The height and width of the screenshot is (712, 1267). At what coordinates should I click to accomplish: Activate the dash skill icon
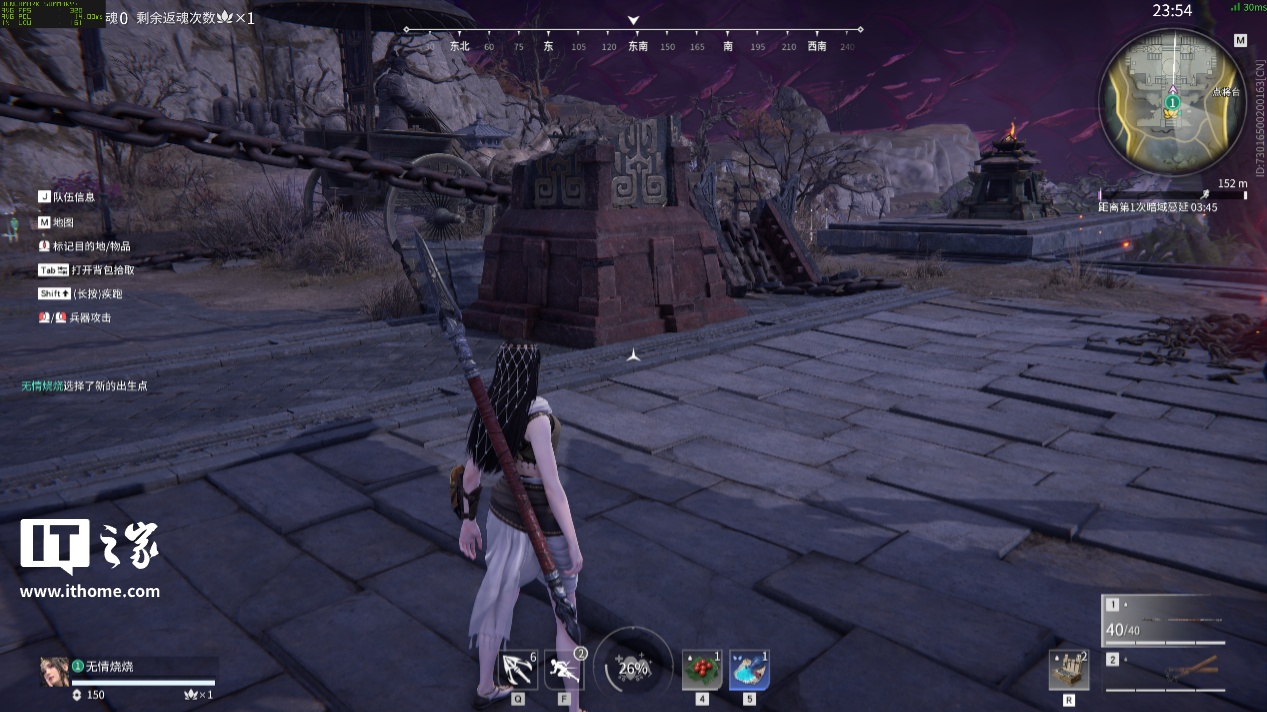click(x=564, y=669)
